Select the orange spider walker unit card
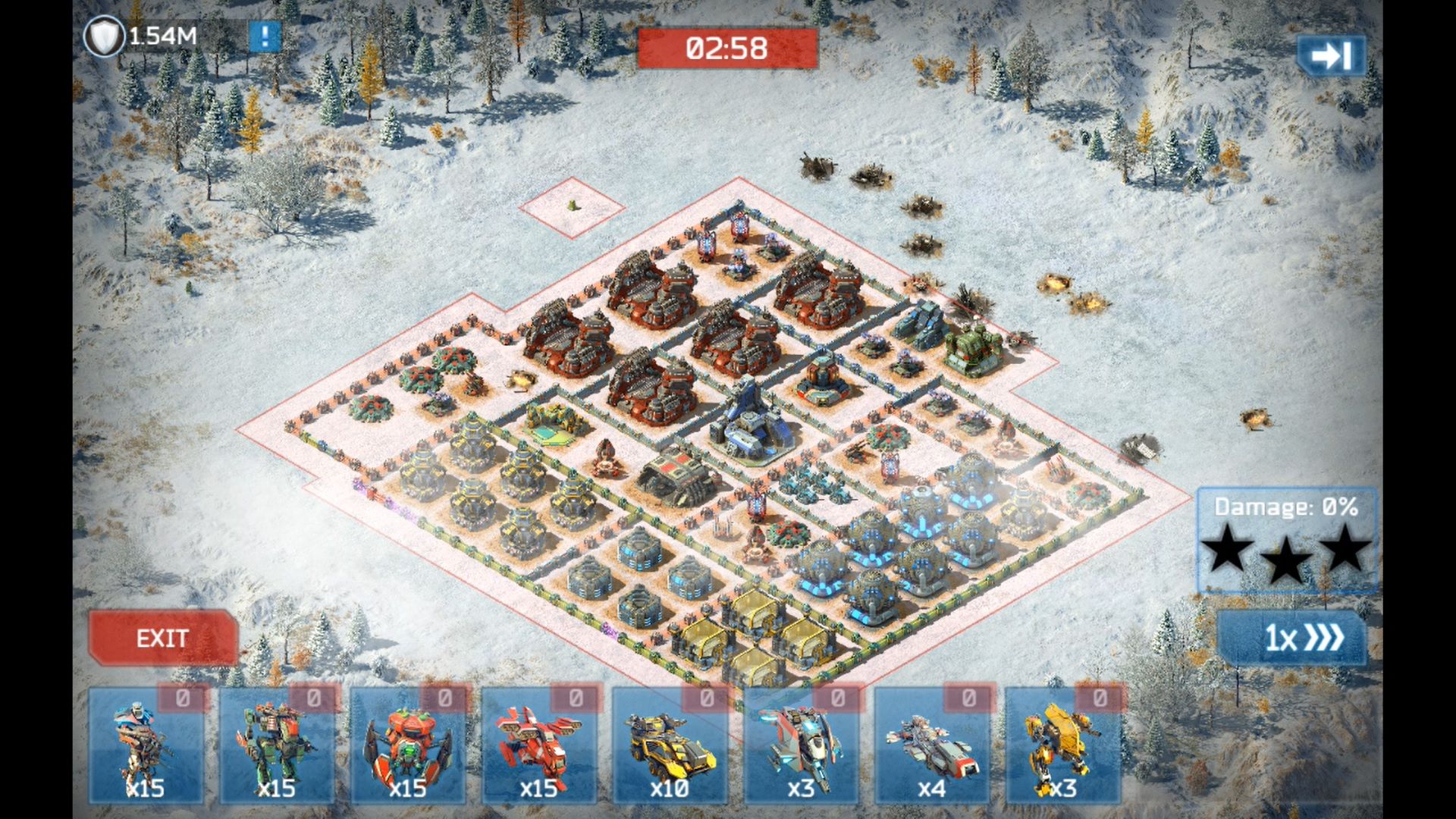The height and width of the screenshot is (819, 1456). click(x=408, y=746)
